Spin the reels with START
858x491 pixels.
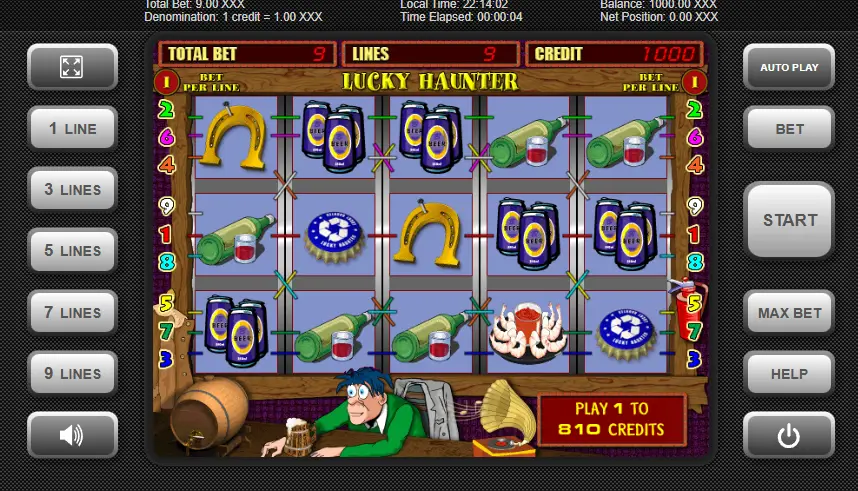[x=788, y=220]
